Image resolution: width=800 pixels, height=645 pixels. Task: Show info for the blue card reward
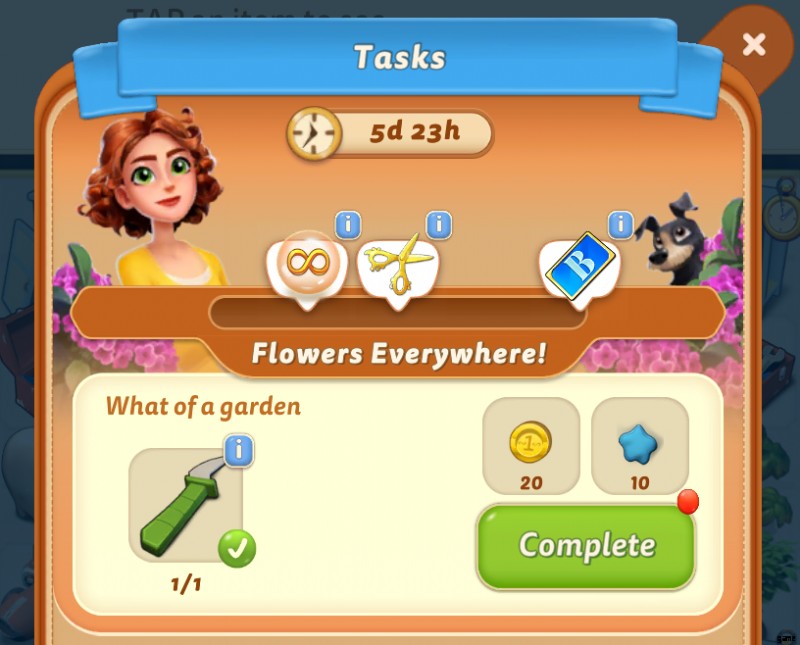(x=621, y=225)
